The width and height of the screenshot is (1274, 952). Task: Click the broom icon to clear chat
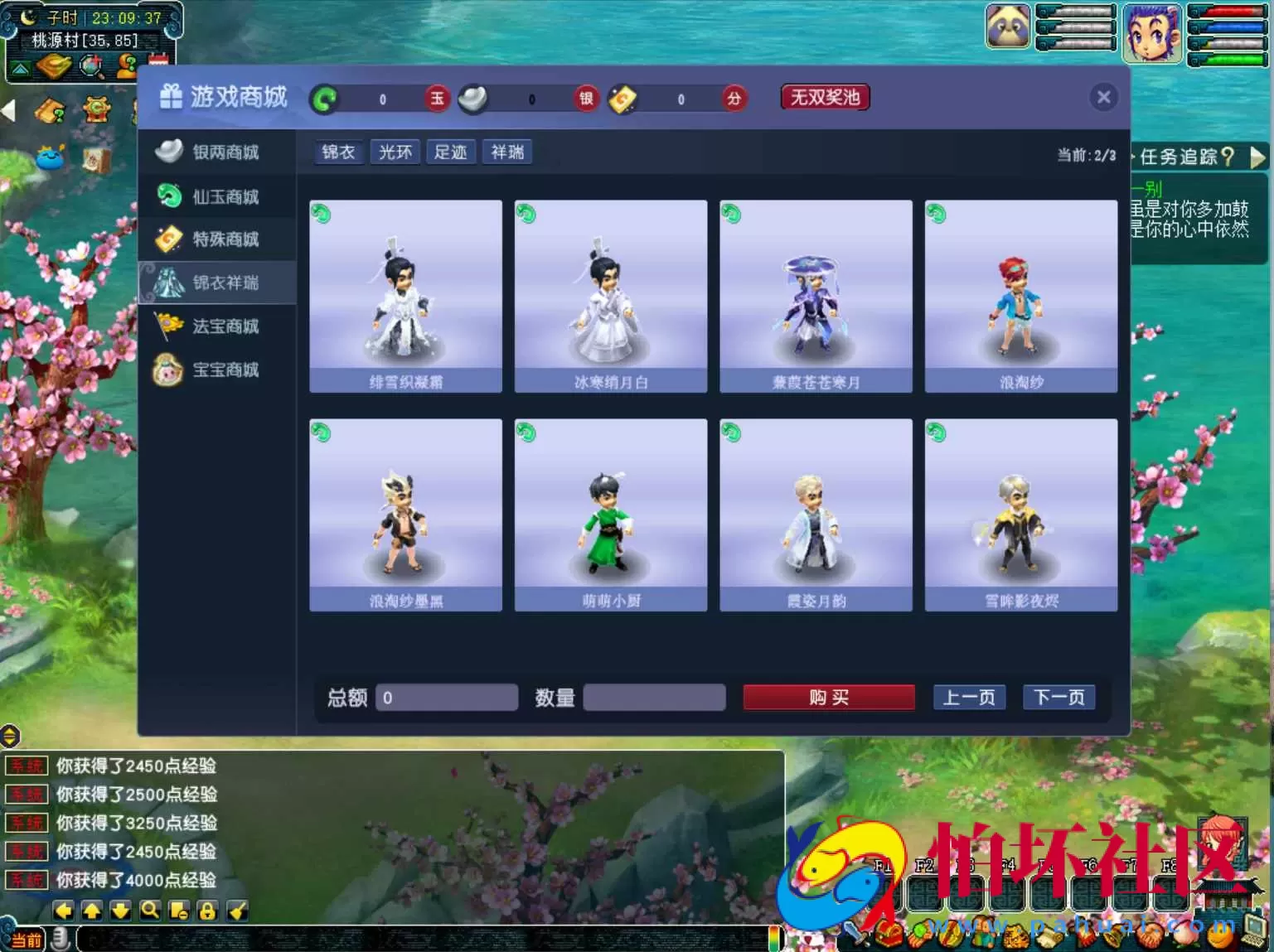(237, 910)
